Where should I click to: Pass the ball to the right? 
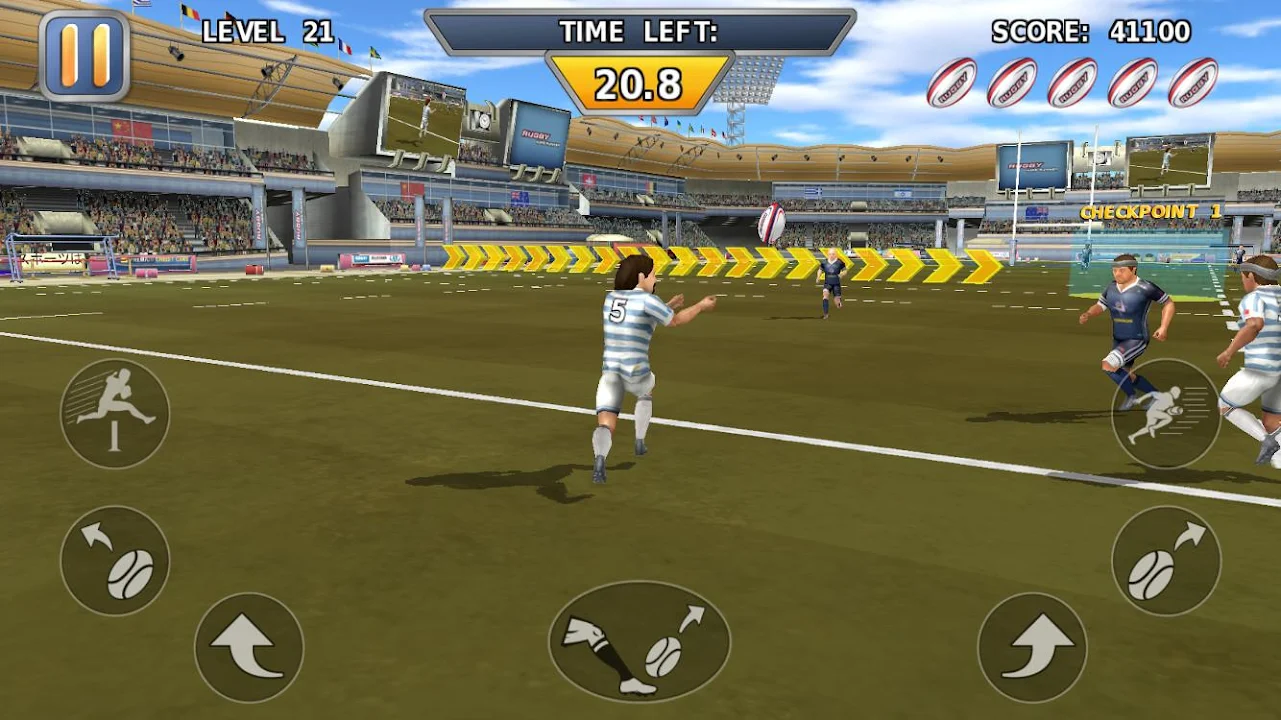click(x=1166, y=560)
